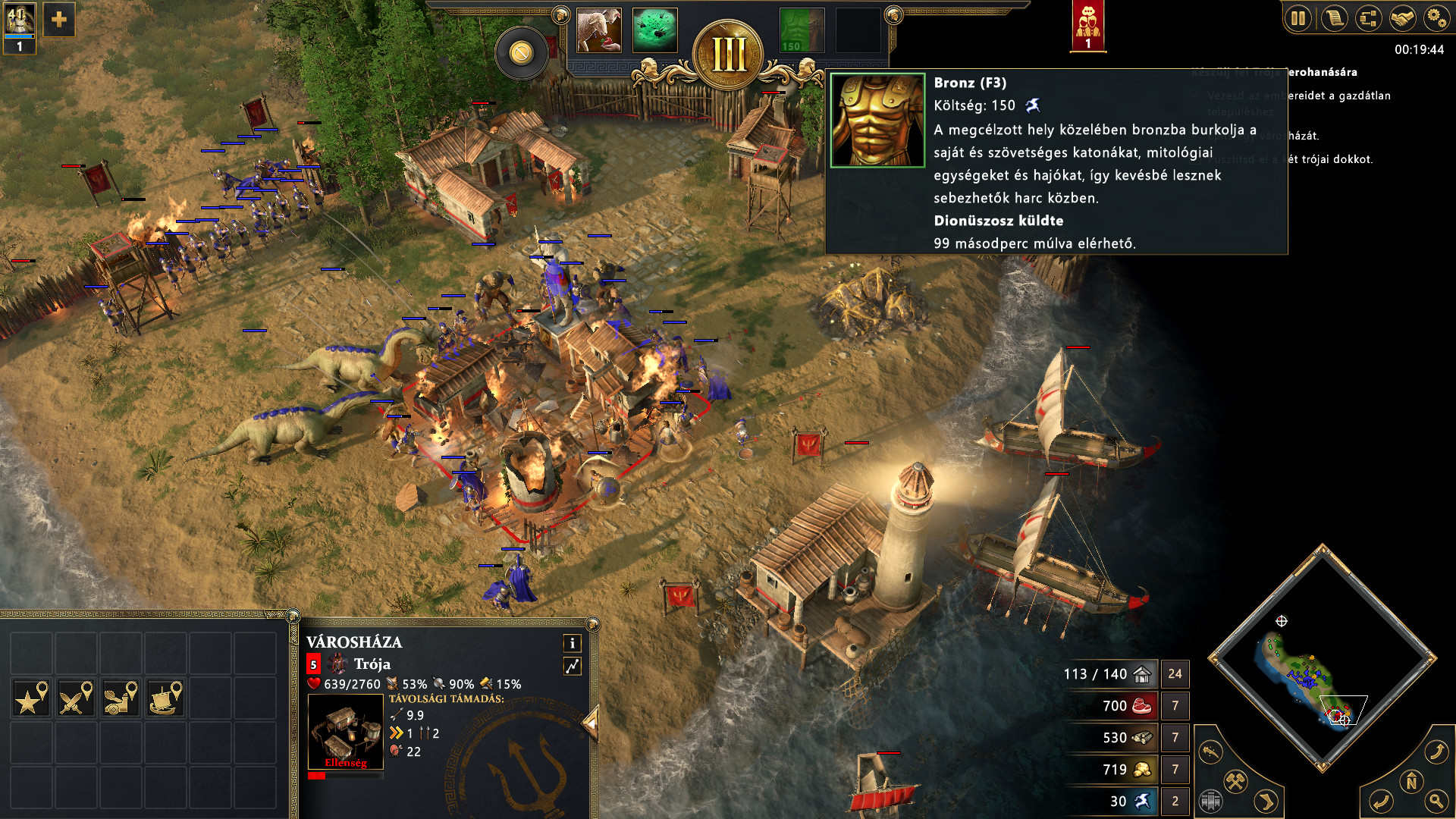Click the minimap to move the camera
This screenshot has height=819, width=1456.
click(x=1321, y=658)
